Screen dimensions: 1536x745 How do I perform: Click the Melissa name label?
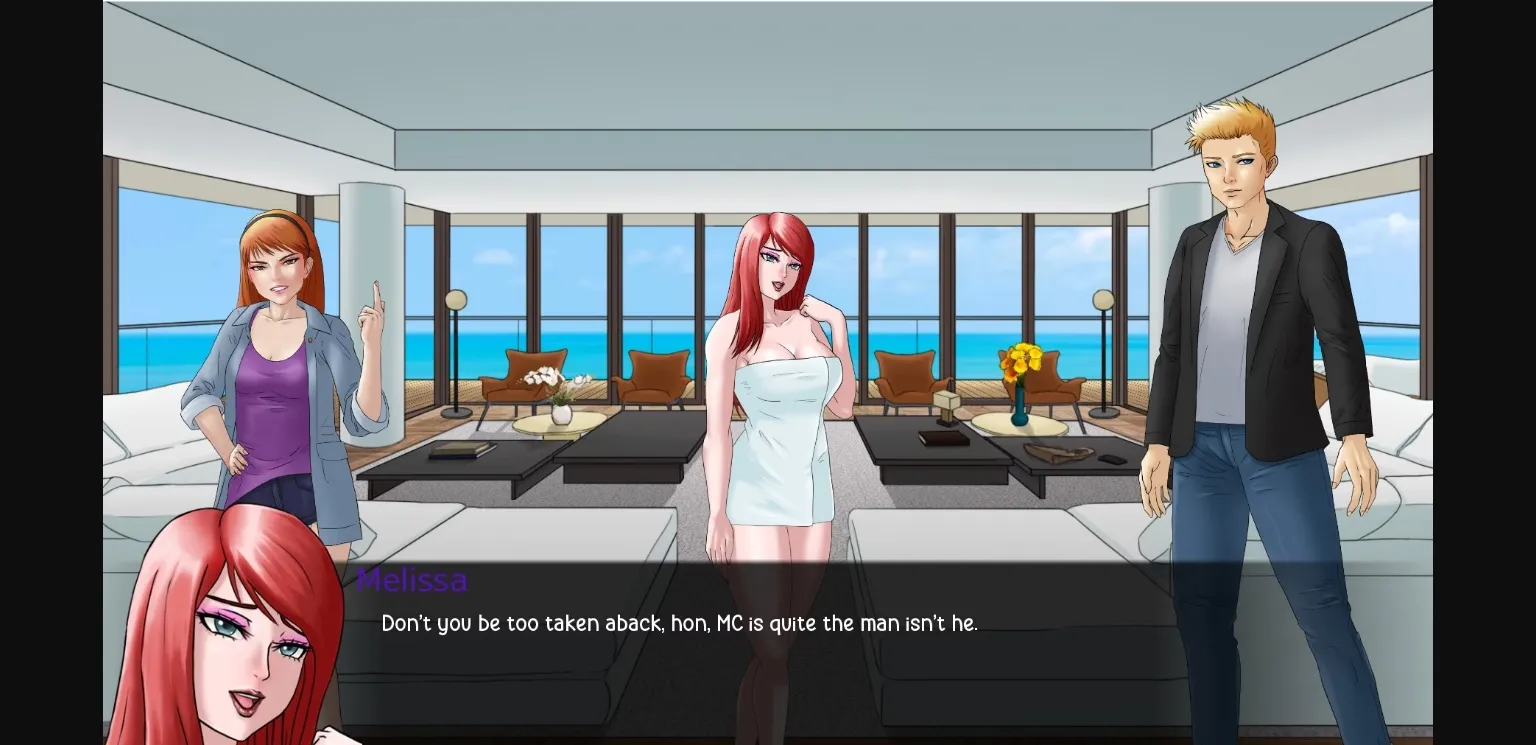(412, 579)
